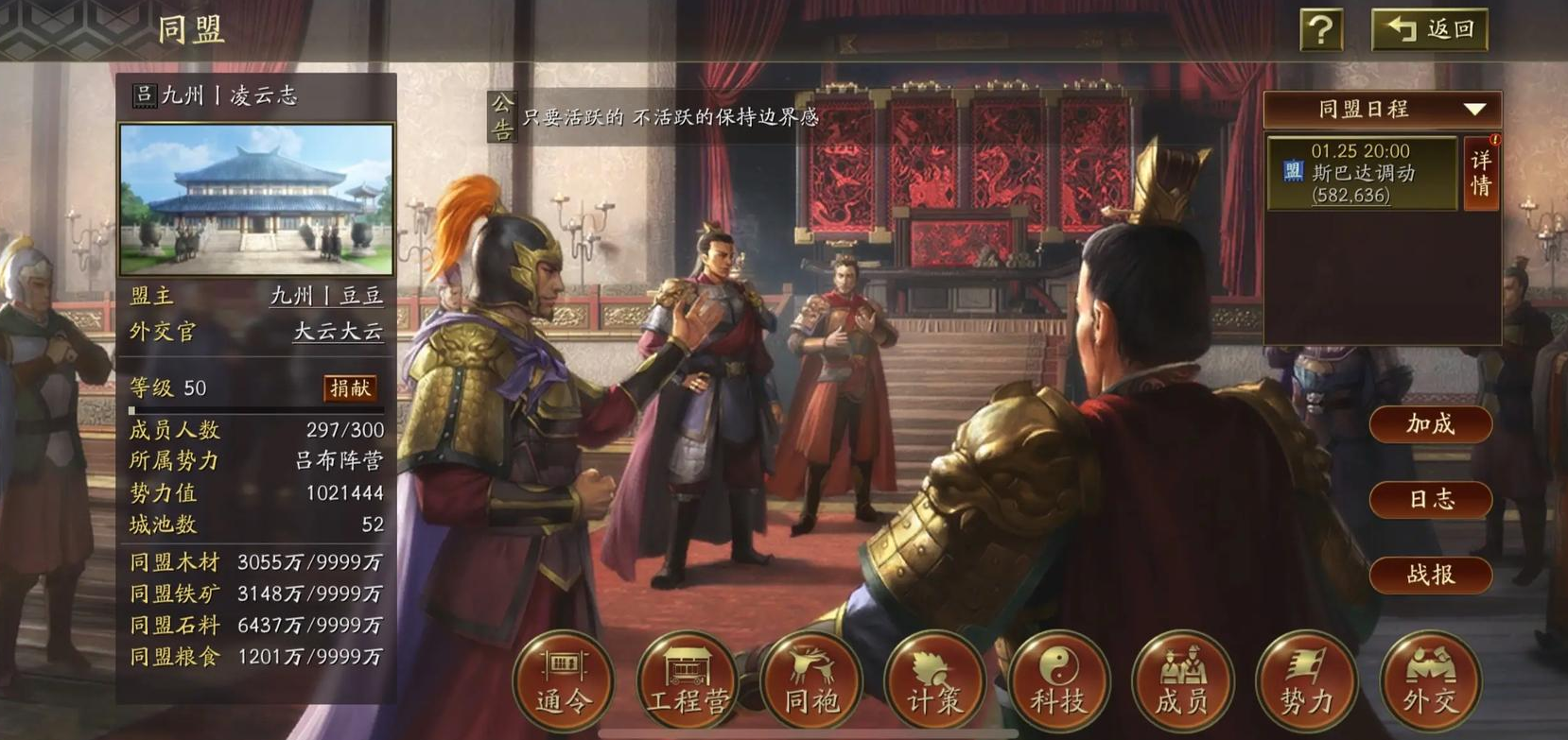Click alliance leader 九州丨豆豆 name link
The width and height of the screenshot is (1568, 740).
328,295
